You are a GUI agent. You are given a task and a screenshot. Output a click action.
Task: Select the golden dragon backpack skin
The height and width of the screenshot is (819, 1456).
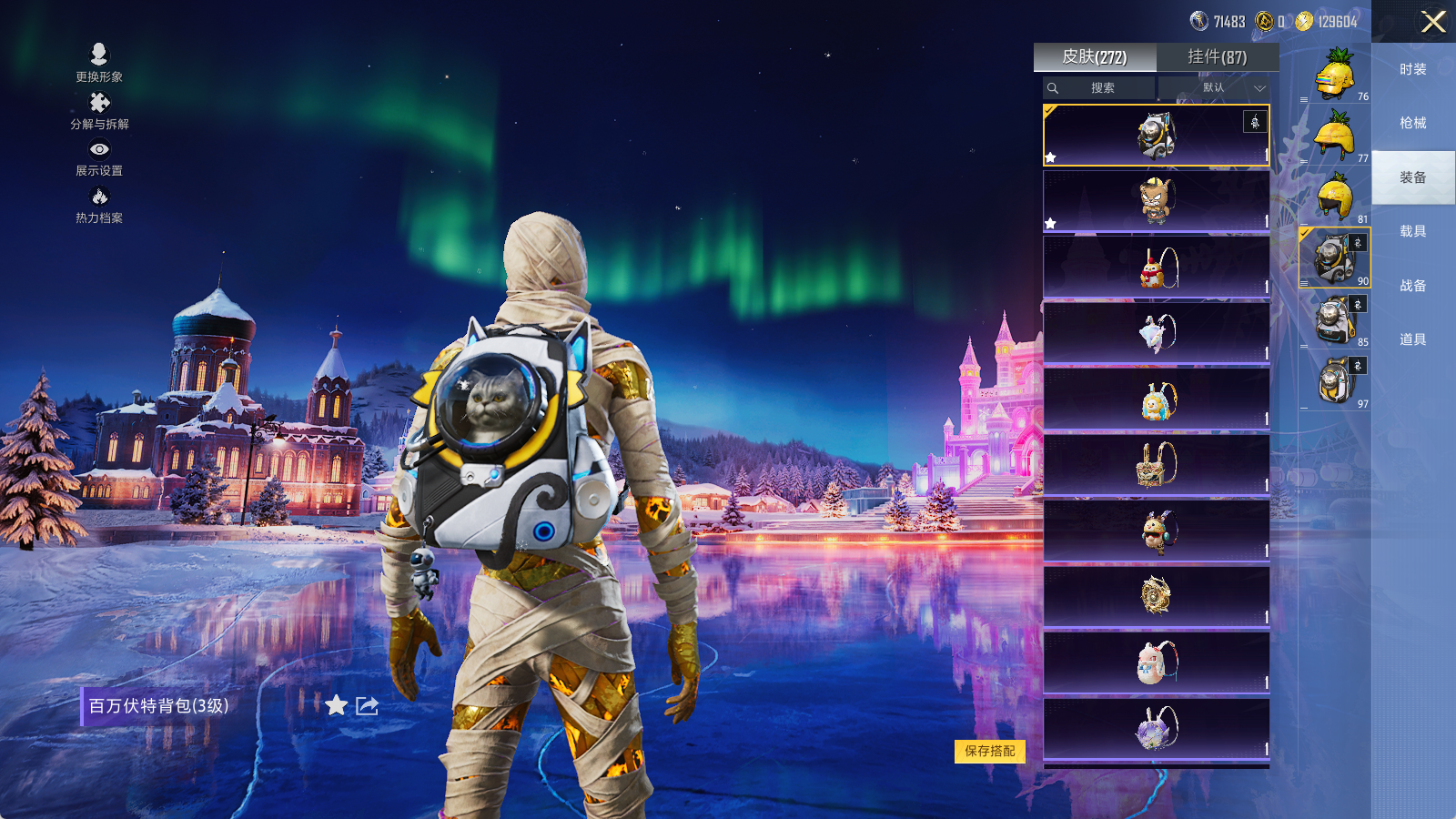1156,595
